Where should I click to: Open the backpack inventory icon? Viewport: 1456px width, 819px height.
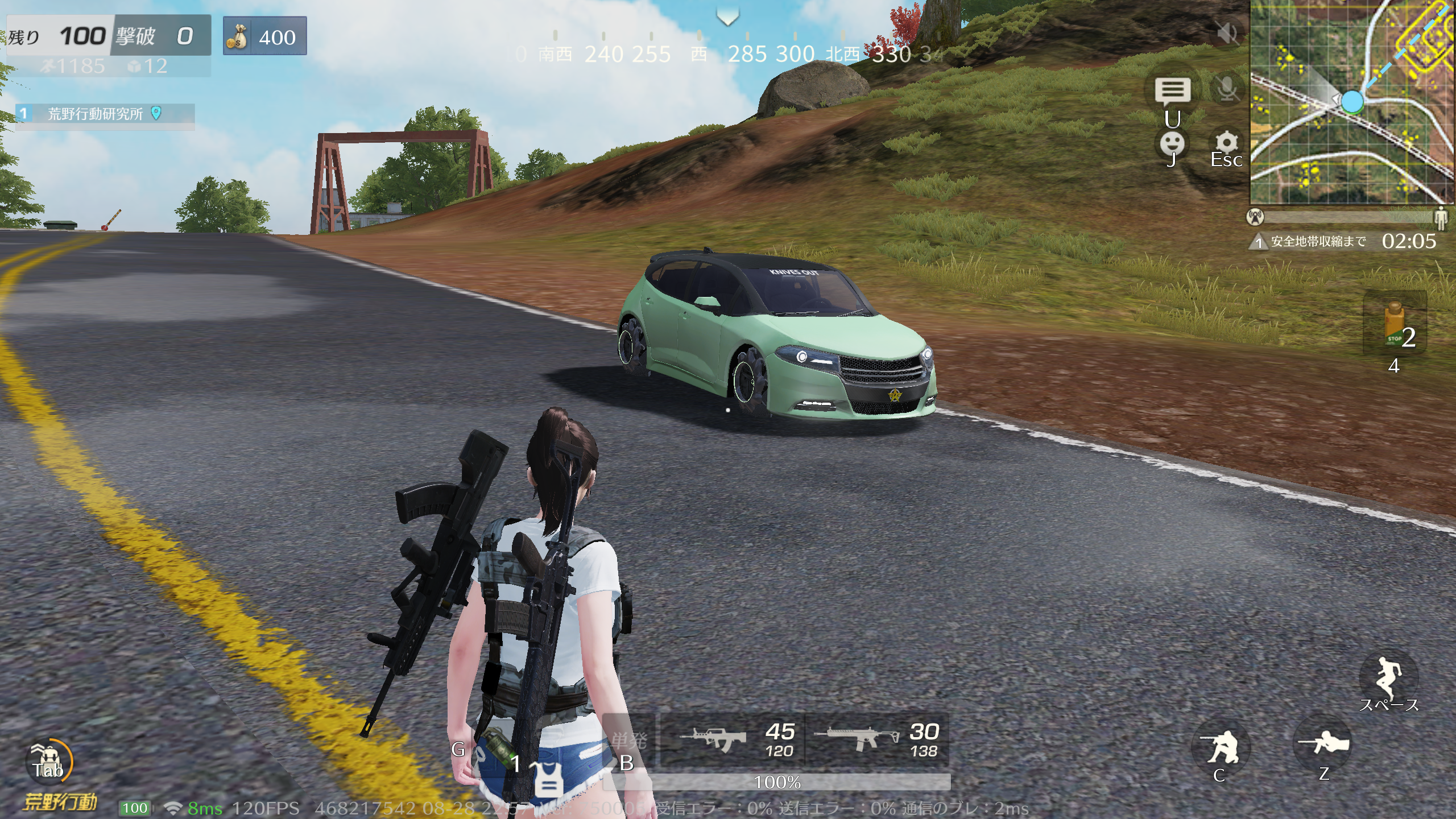(49, 761)
